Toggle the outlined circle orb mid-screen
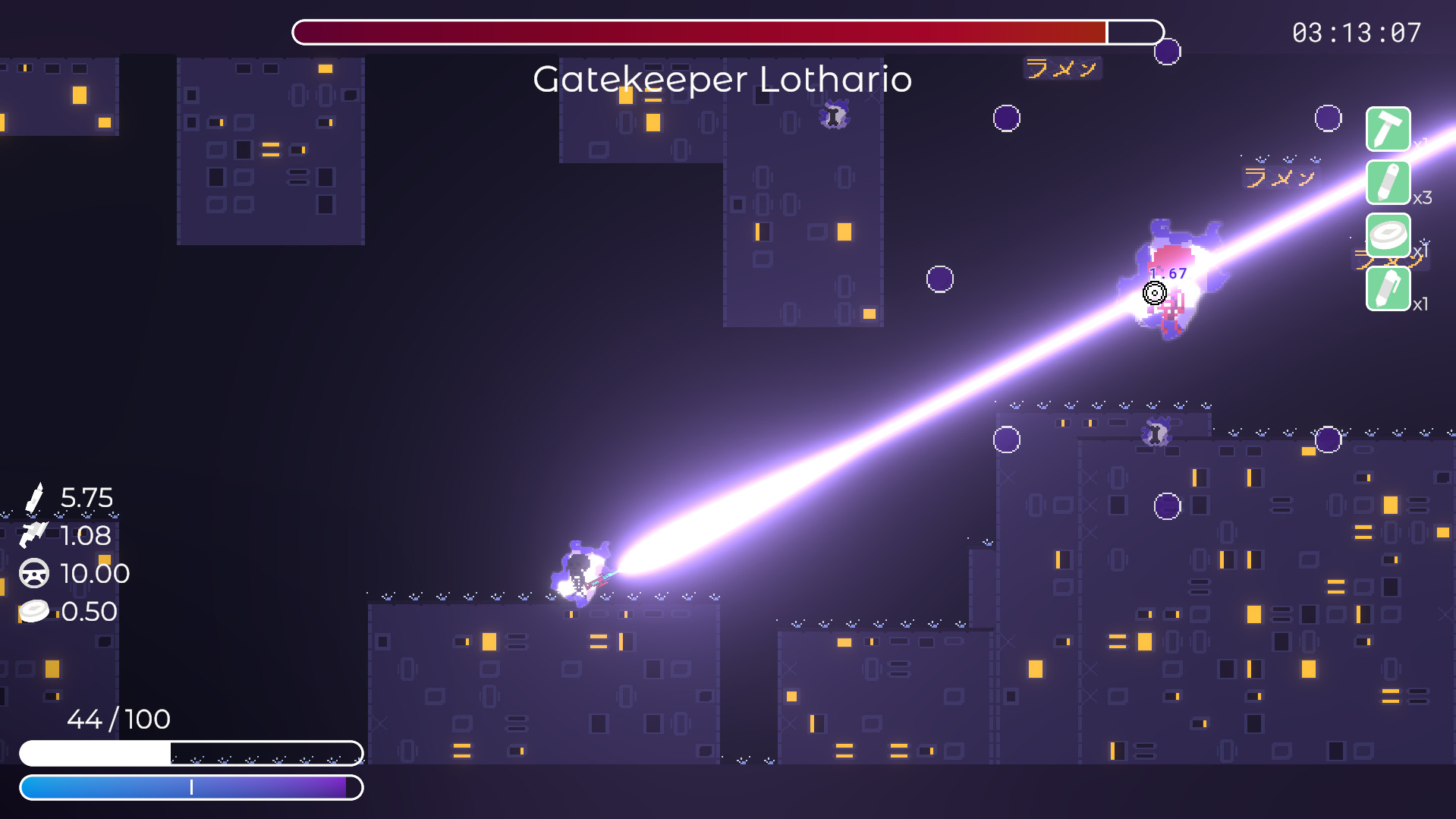Viewport: 1456px width, 819px height. coord(941,279)
